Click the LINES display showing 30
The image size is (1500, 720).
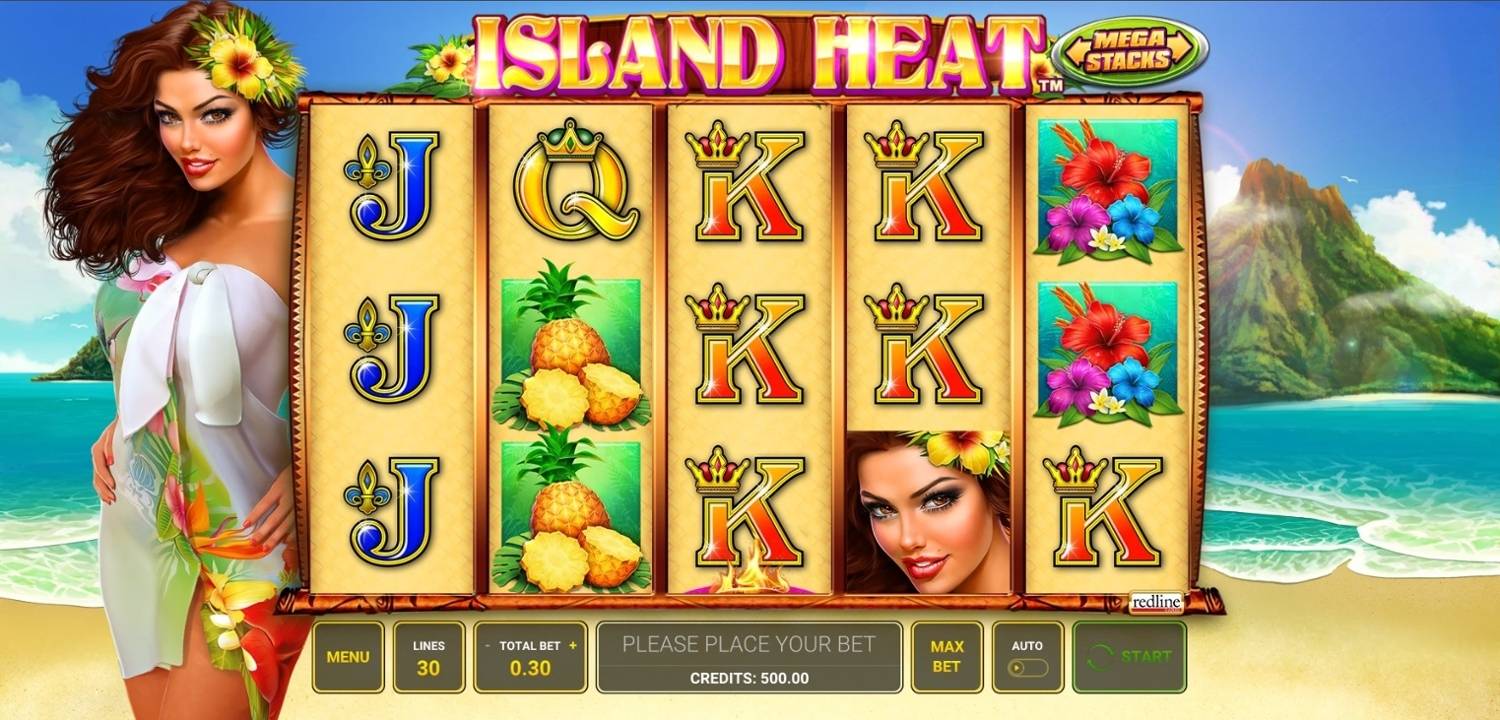pyautogui.click(x=428, y=655)
